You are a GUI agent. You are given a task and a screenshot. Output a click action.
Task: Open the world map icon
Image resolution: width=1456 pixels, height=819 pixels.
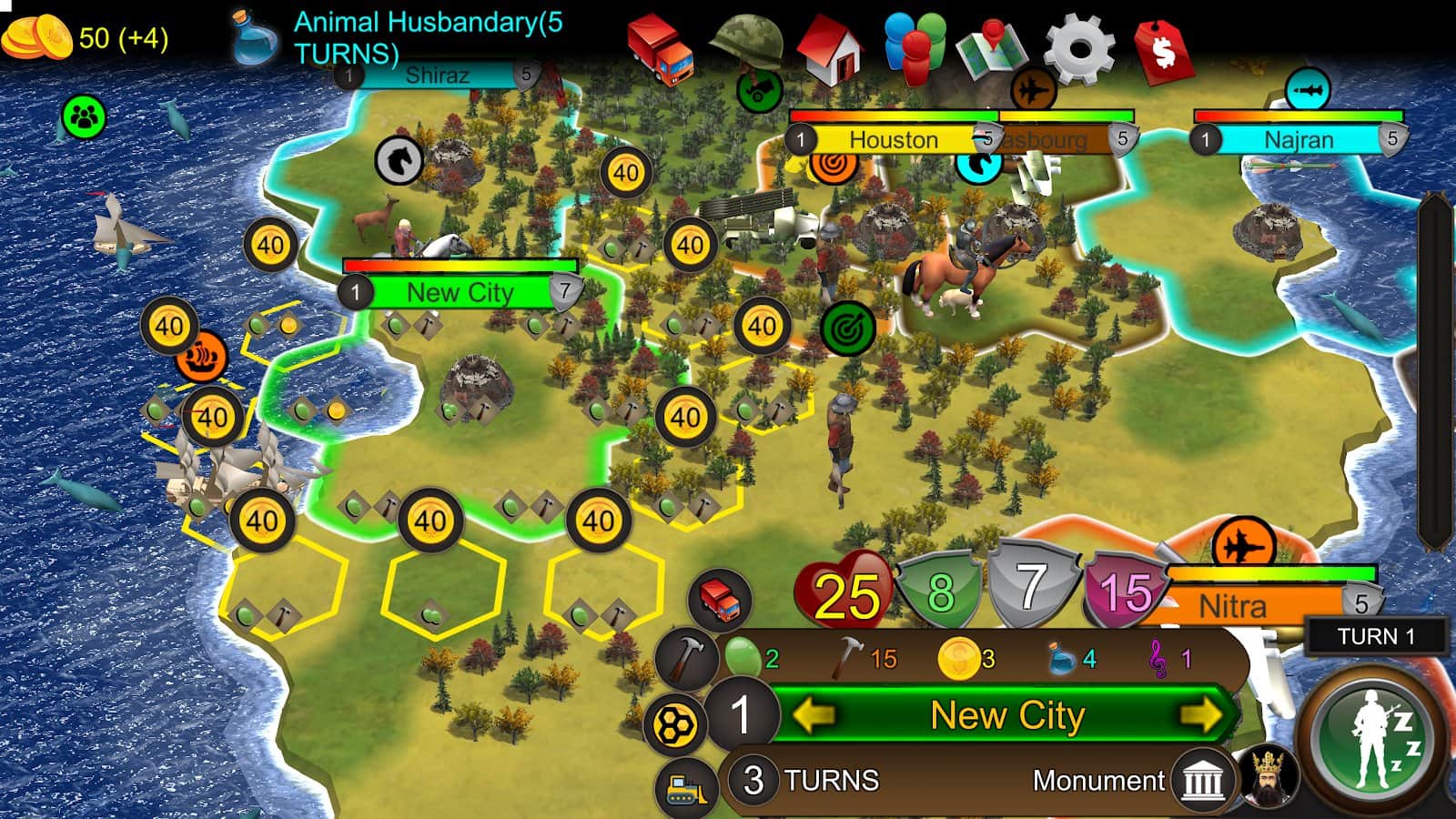(996, 45)
